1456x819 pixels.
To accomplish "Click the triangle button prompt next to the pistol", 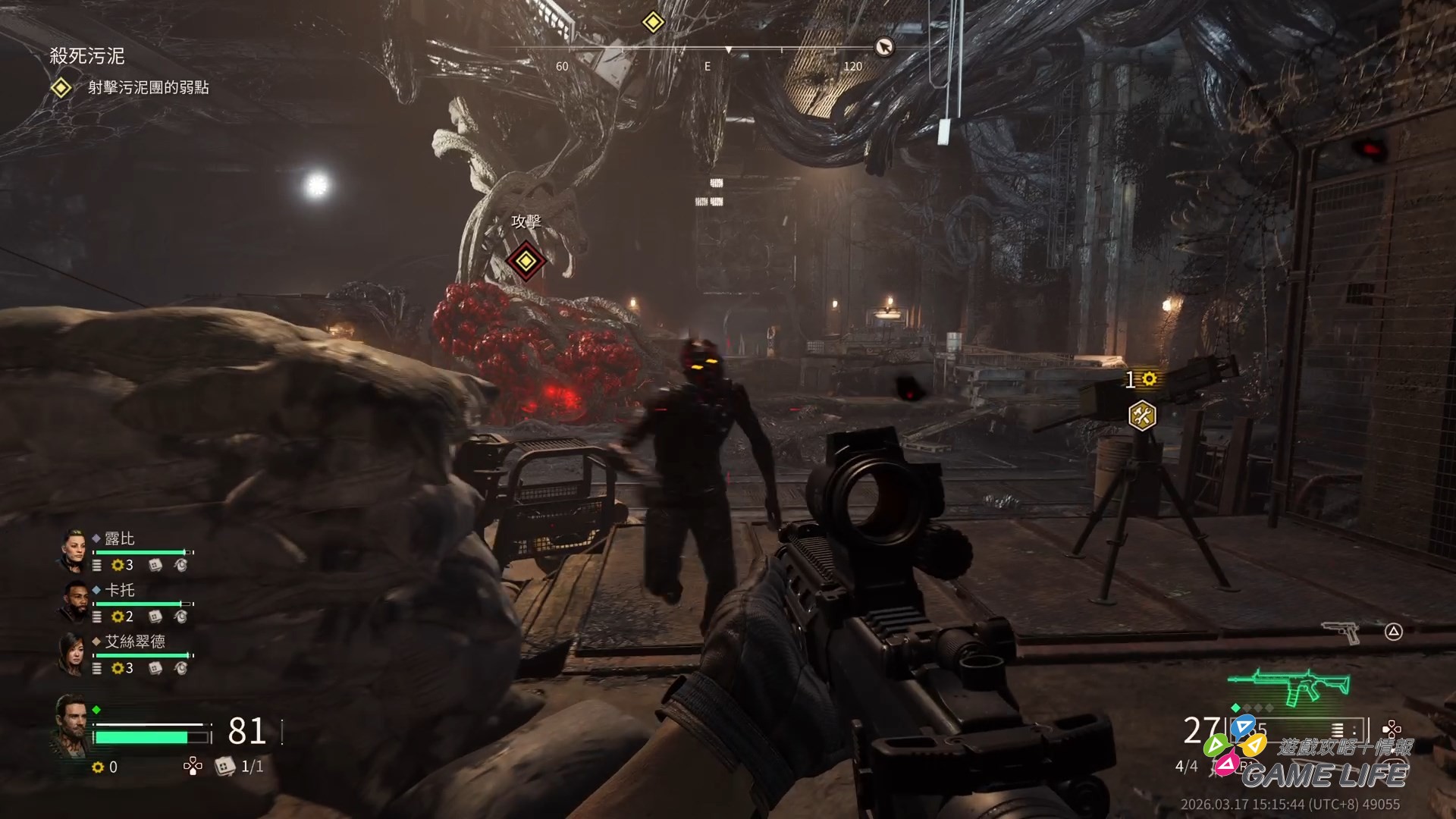I will pos(1393,631).
